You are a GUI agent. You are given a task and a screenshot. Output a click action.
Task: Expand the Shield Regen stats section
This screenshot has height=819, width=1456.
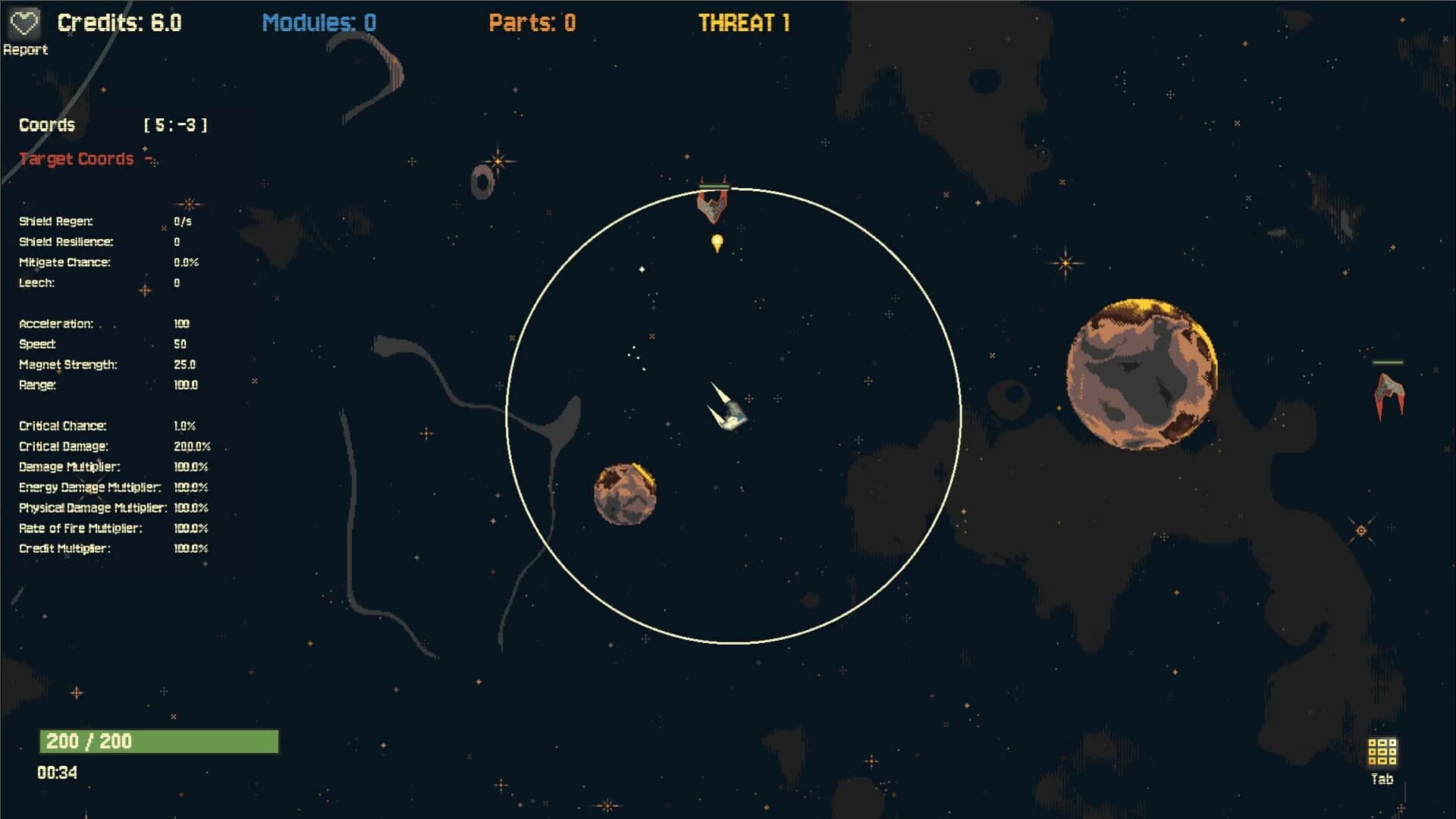click(55, 221)
